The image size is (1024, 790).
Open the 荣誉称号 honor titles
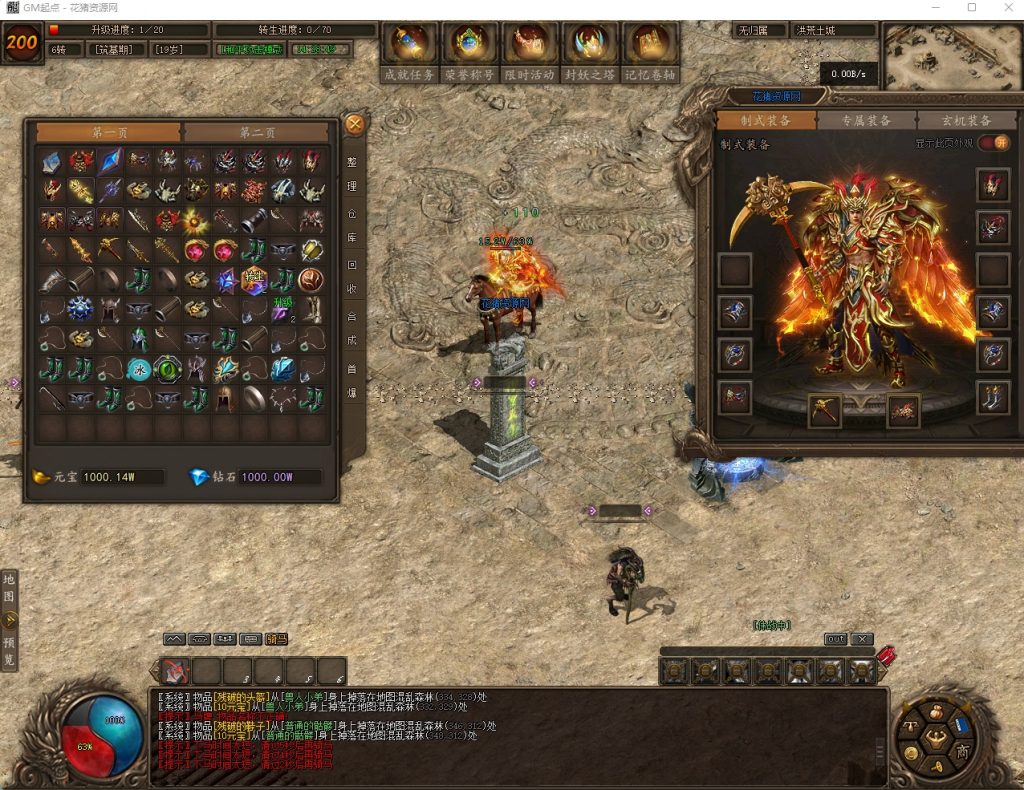click(x=469, y=52)
